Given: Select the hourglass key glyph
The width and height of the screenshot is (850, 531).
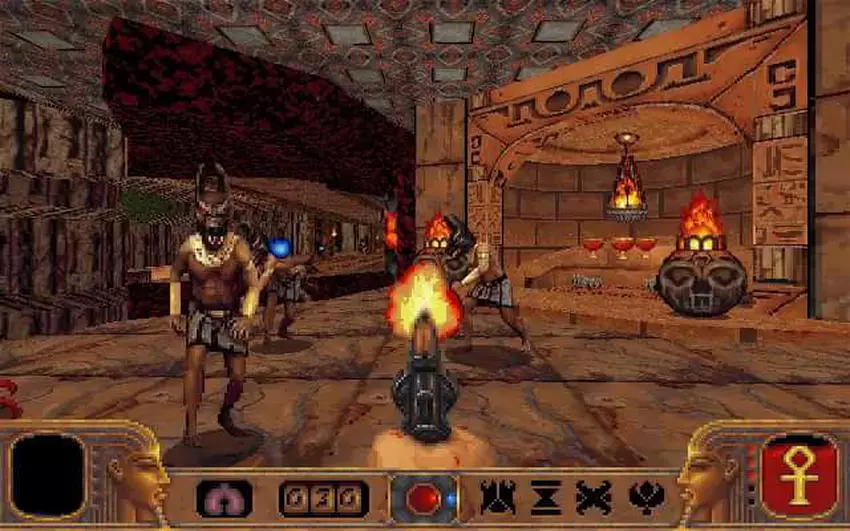Looking at the screenshot, I should coord(546,497).
